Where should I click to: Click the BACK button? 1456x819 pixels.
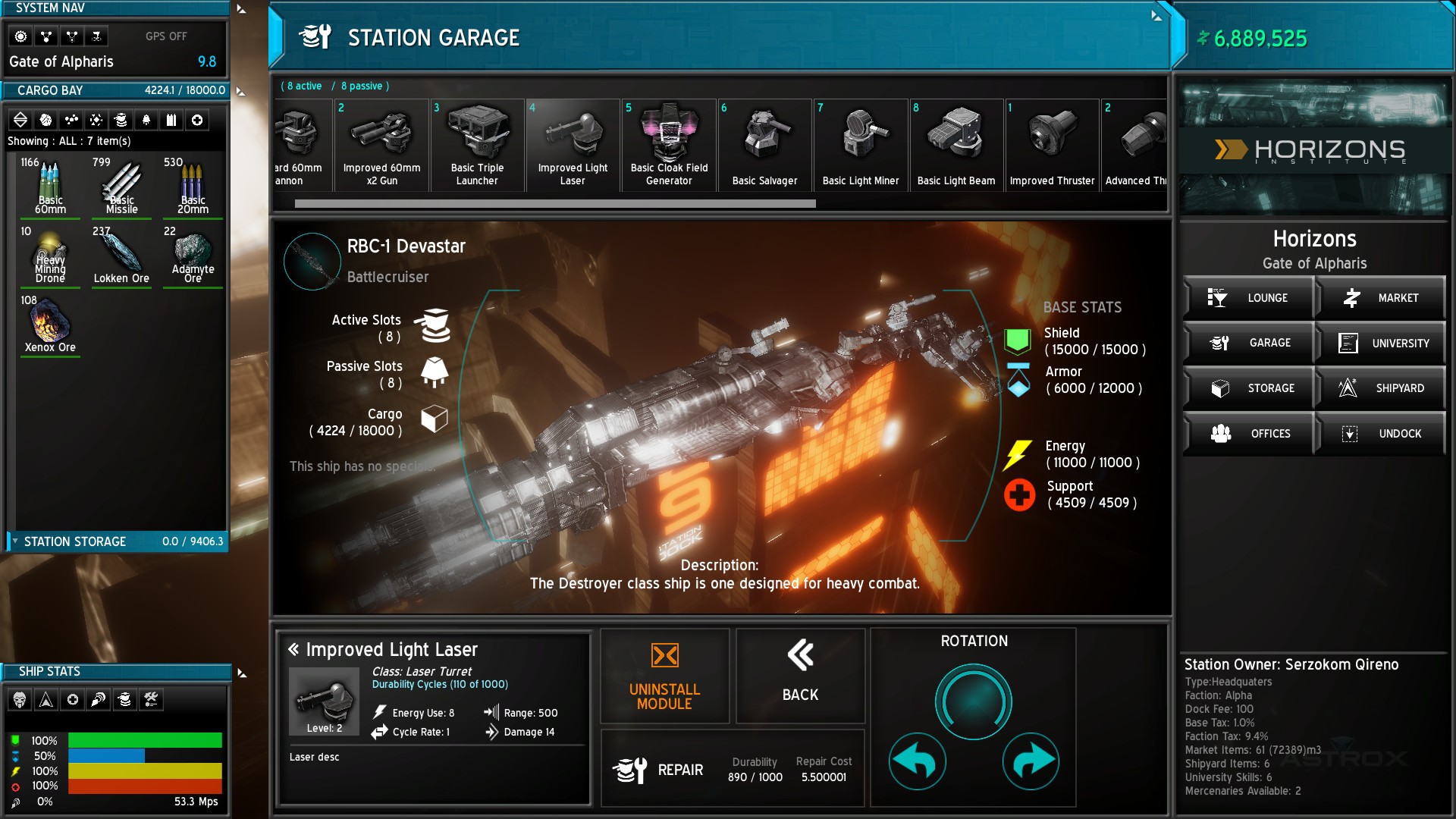click(800, 675)
